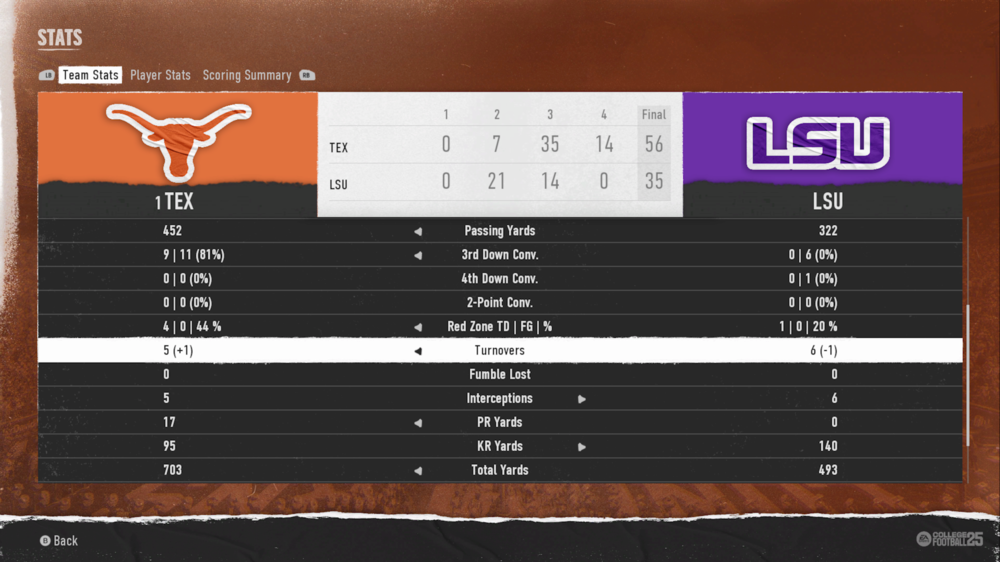Open the Scoring Summary tab
The width and height of the screenshot is (1000, 562).
247,75
